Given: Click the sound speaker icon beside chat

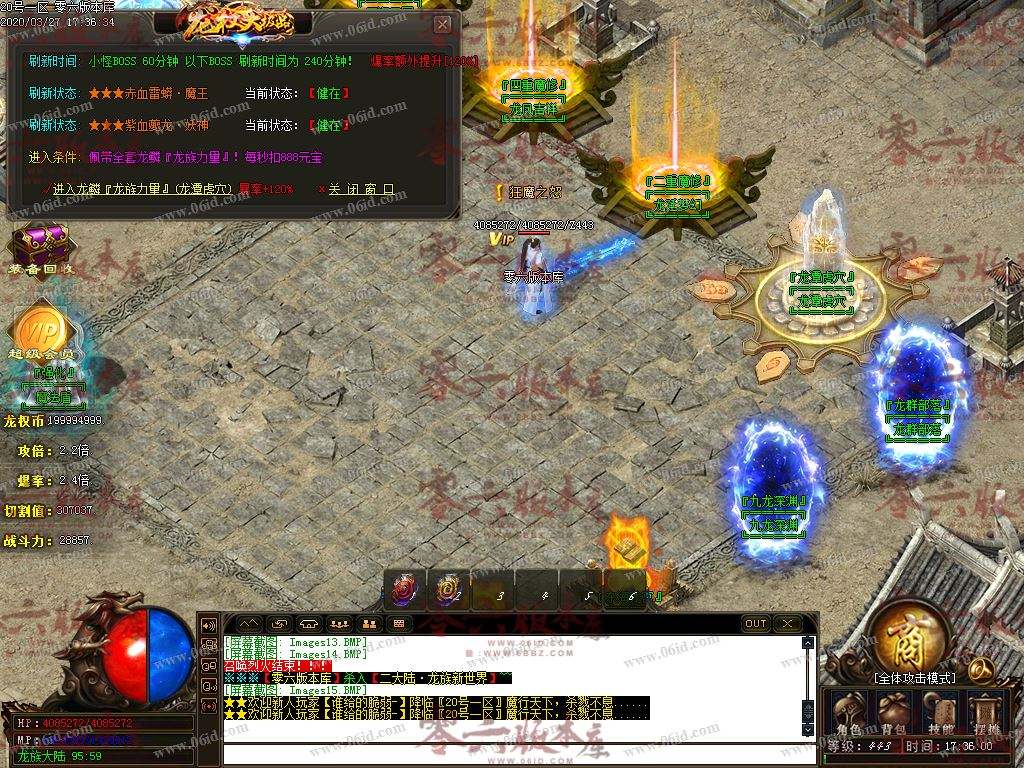Looking at the screenshot, I should [209, 625].
